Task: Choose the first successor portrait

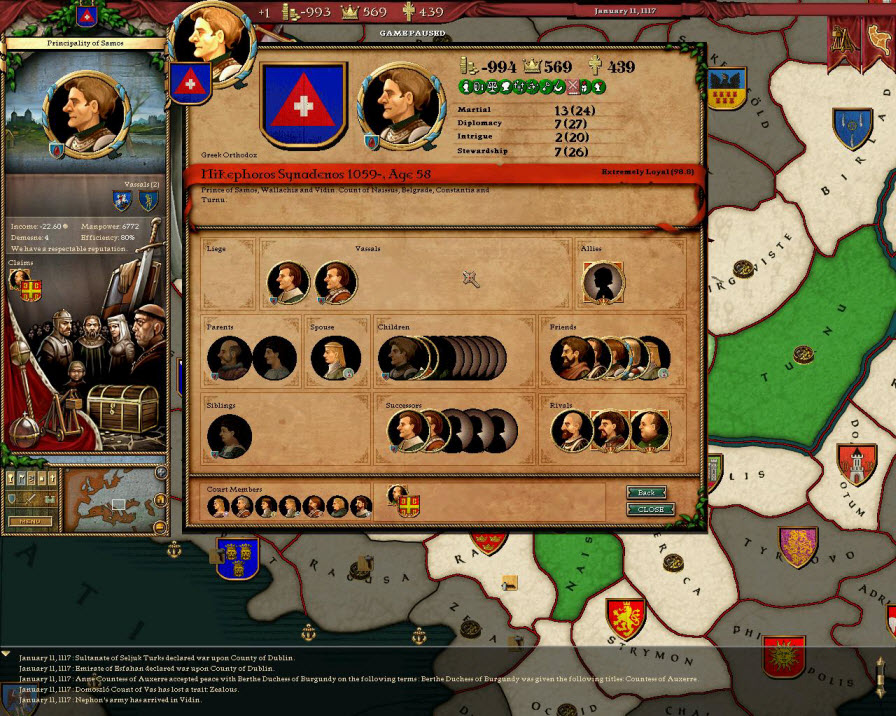Action: [x=408, y=431]
